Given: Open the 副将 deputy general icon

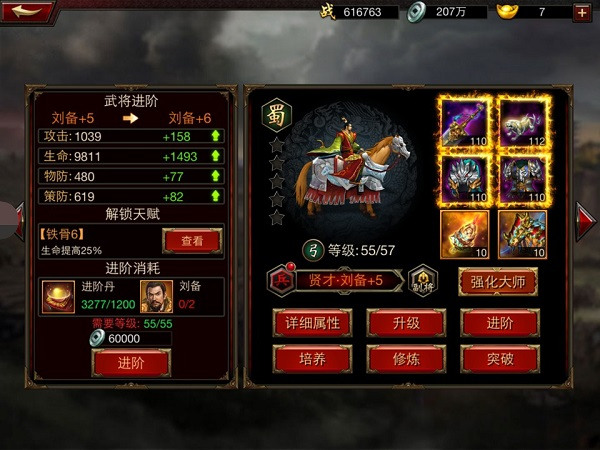Looking at the screenshot, I should [x=422, y=280].
